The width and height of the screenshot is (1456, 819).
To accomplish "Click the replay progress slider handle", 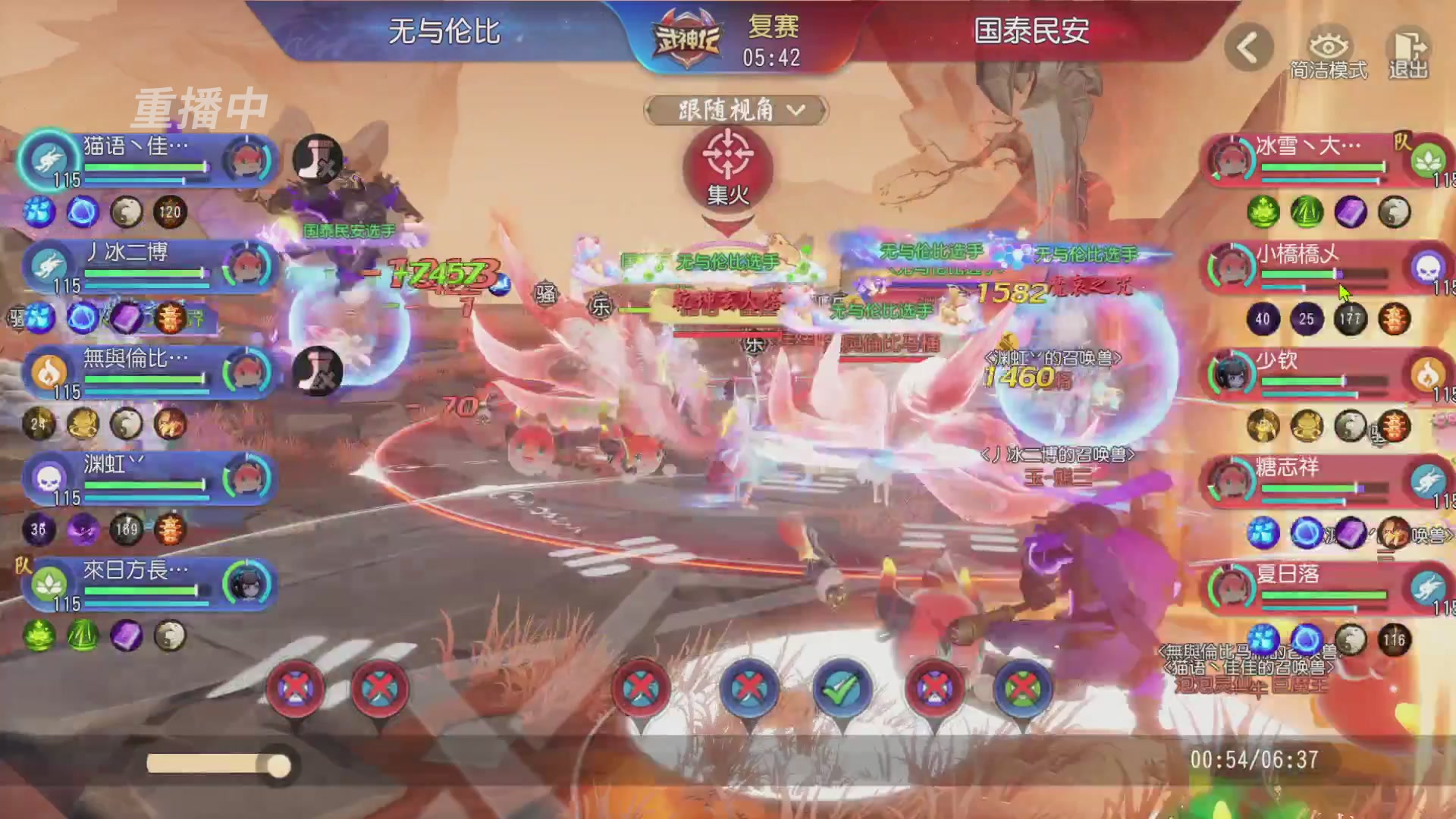I will point(277,767).
